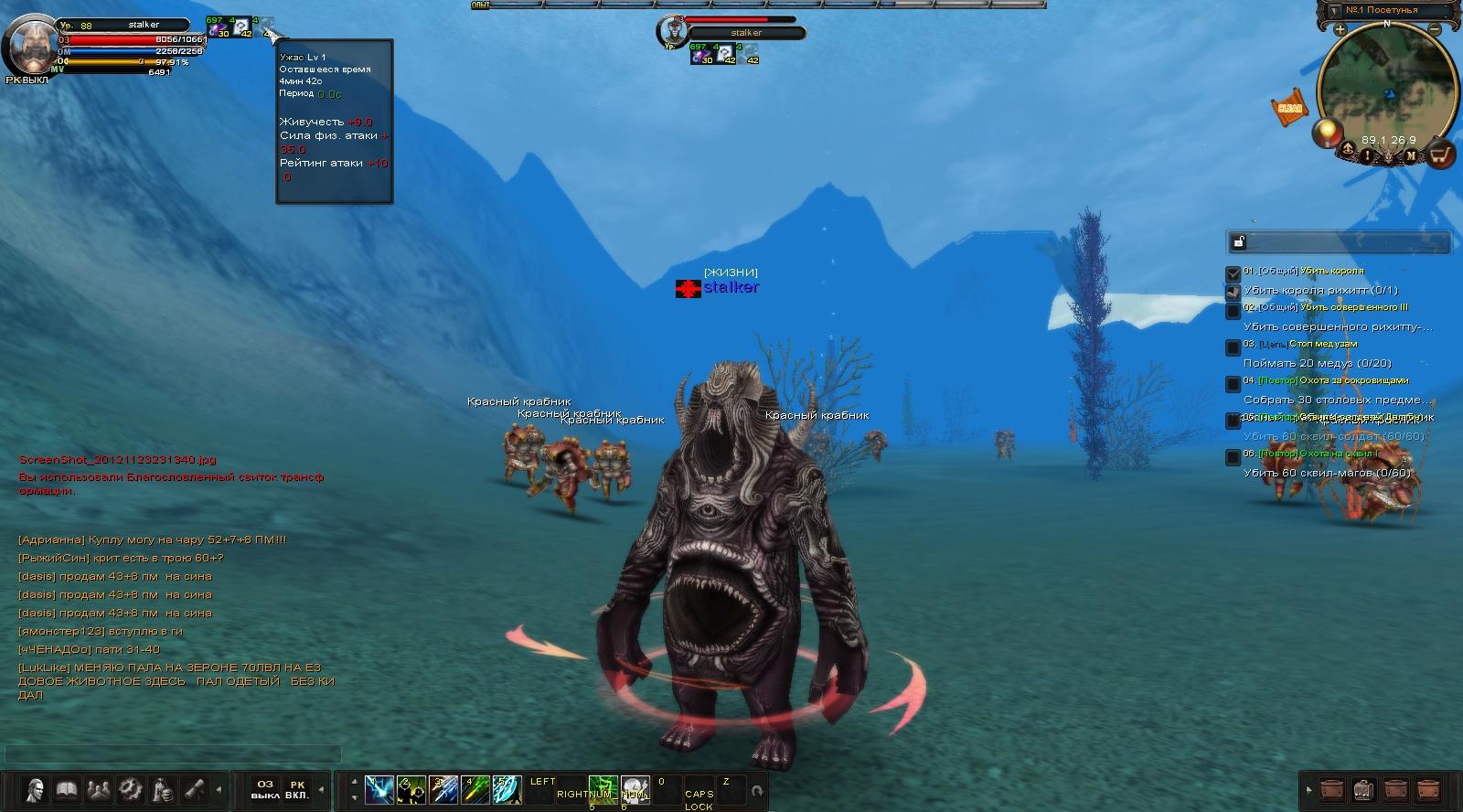Open the shop cart button
The height and width of the screenshot is (812, 1463).
(1441, 155)
